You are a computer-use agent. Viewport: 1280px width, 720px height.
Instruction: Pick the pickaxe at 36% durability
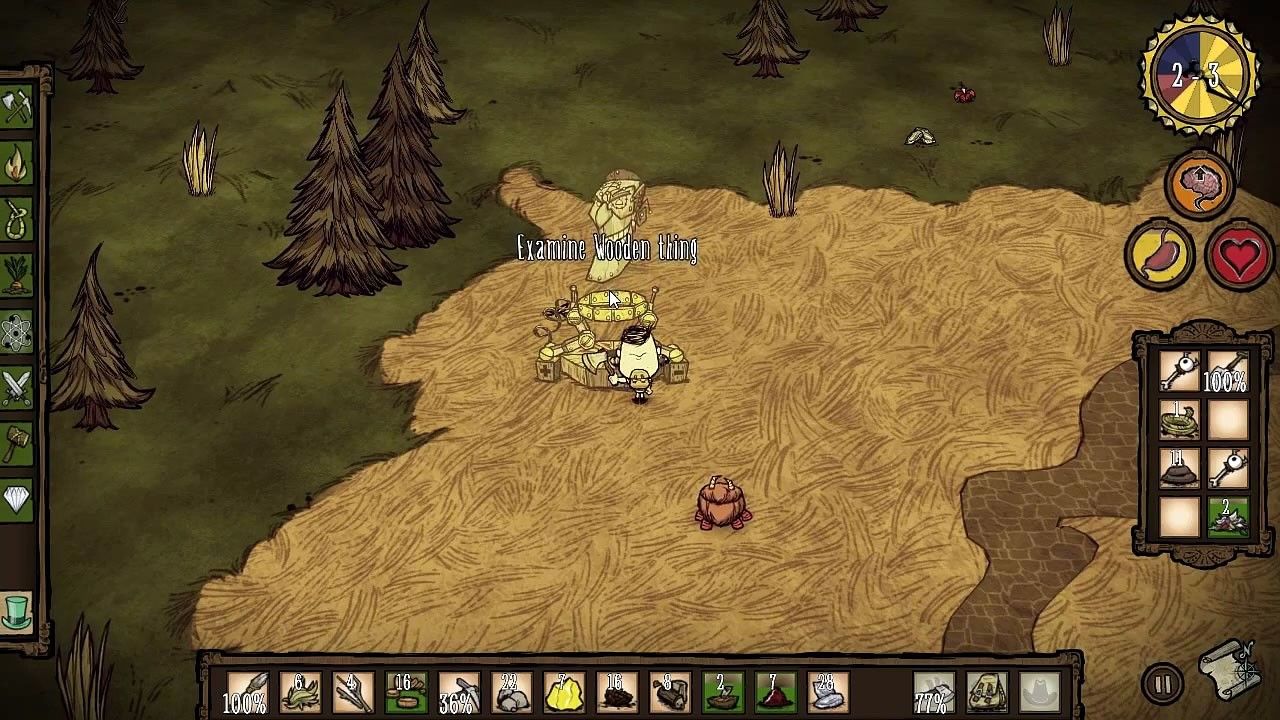[x=458, y=692]
